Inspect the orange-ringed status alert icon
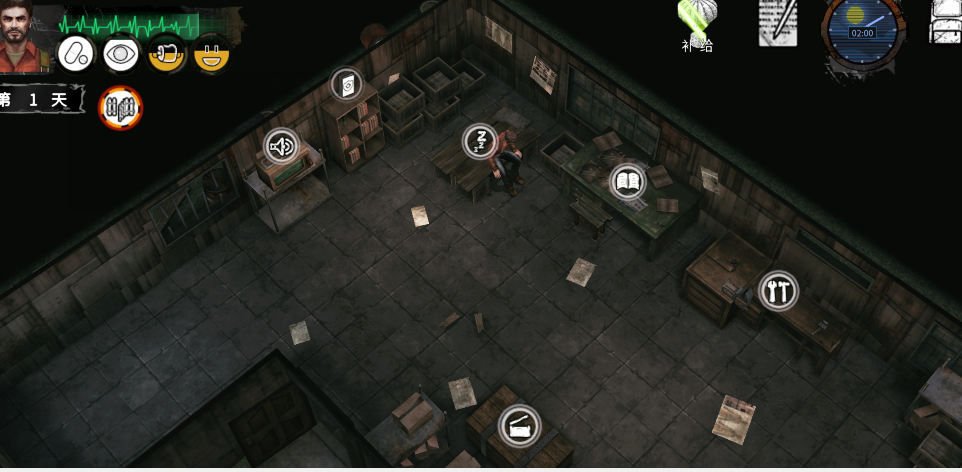962x472 pixels. pyautogui.click(x=120, y=108)
